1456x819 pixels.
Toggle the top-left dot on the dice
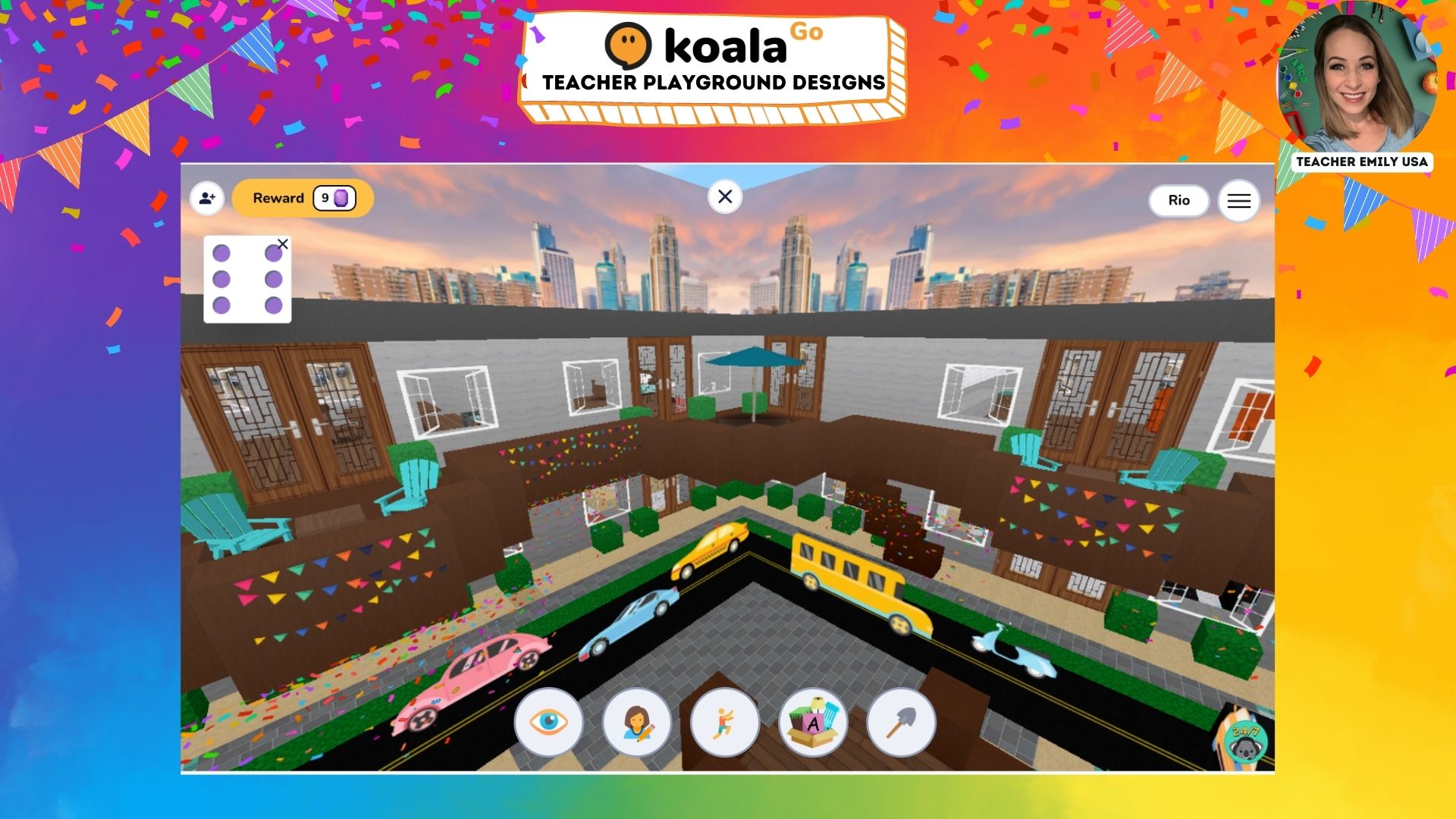click(x=222, y=253)
